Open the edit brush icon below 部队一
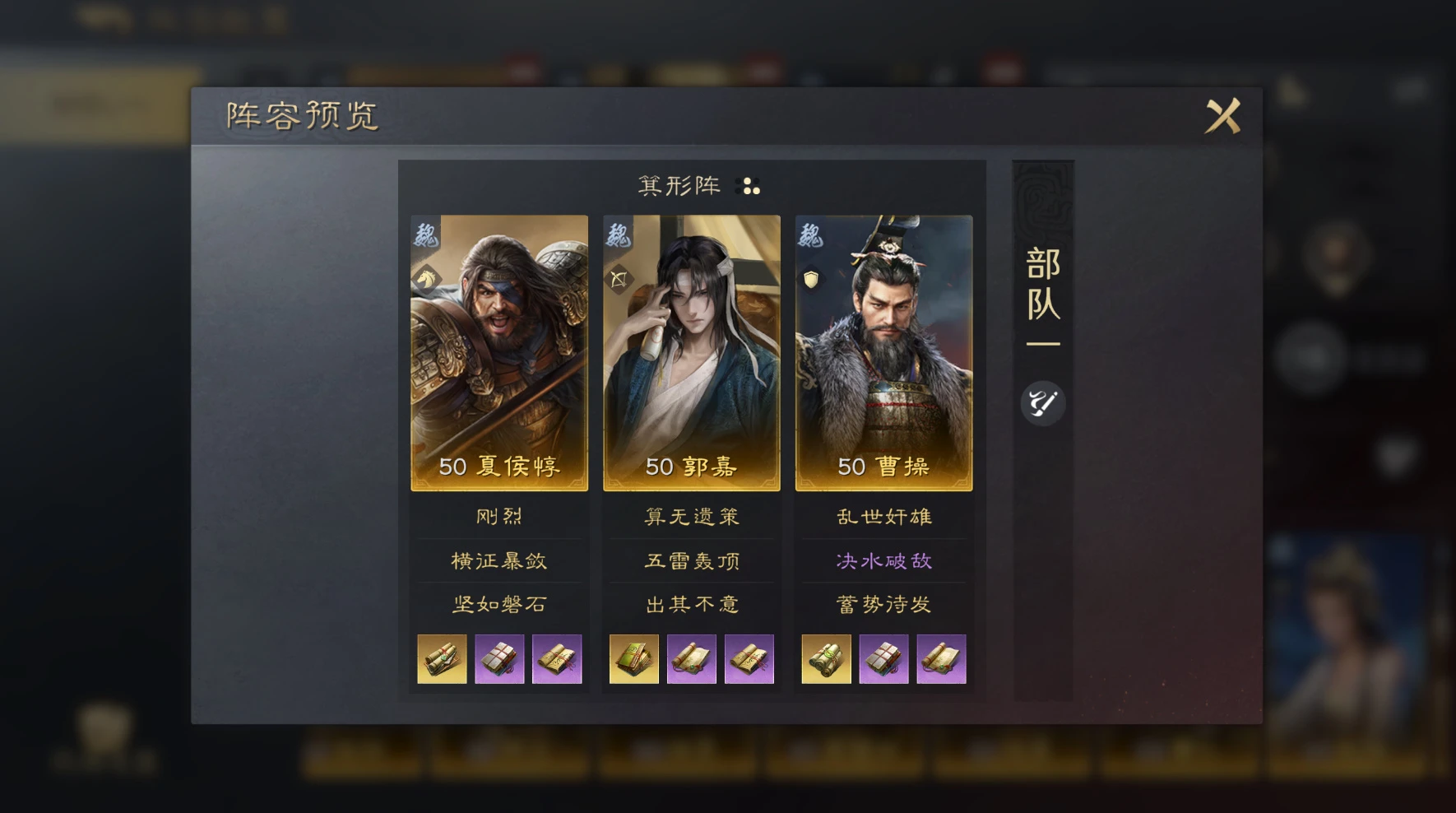The width and height of the screenshot is (1456, 813). click(x=1043, y=402)
